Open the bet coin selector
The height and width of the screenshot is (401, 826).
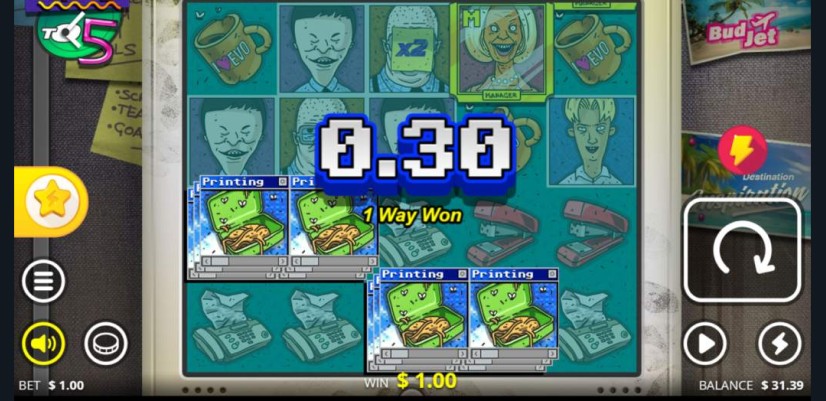[105, 344]
